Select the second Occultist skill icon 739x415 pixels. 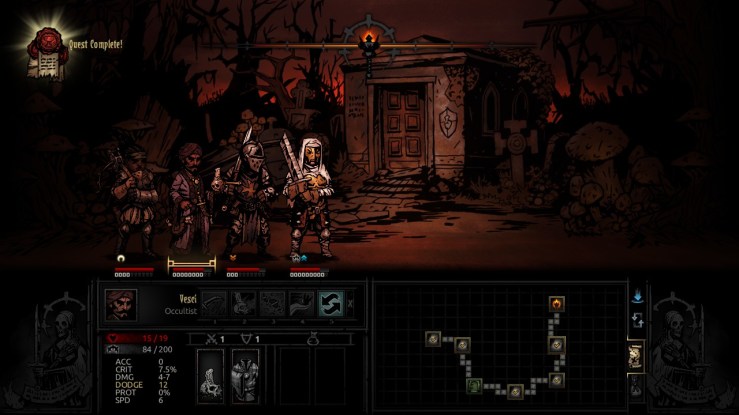[243, 303]
